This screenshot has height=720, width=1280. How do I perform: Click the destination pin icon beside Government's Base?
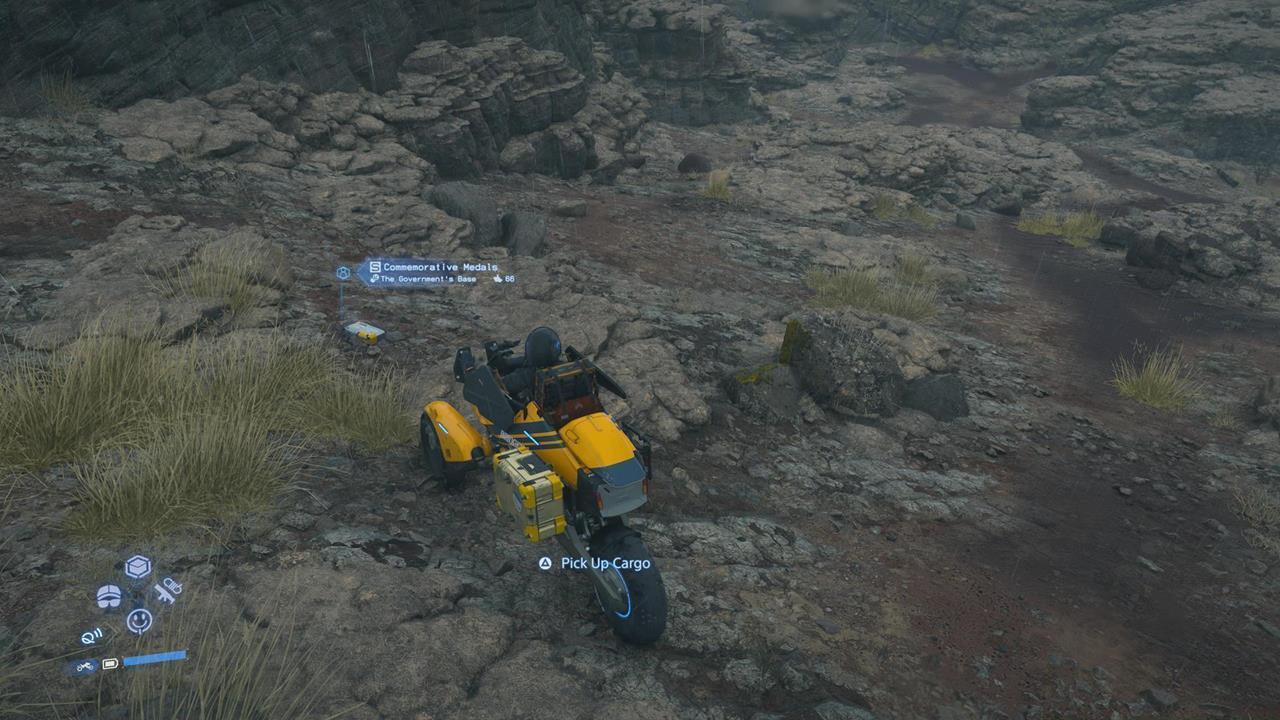point(375,279)
